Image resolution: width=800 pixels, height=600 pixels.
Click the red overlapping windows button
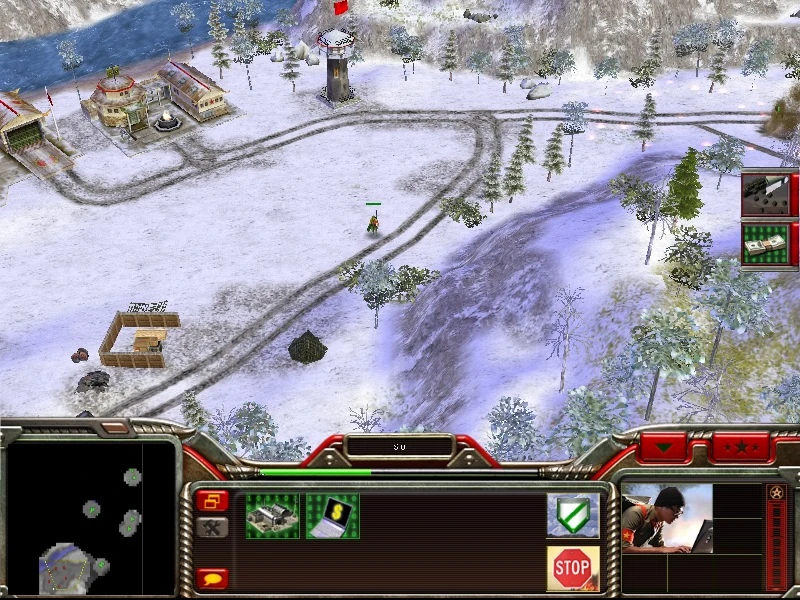point(212,500)
